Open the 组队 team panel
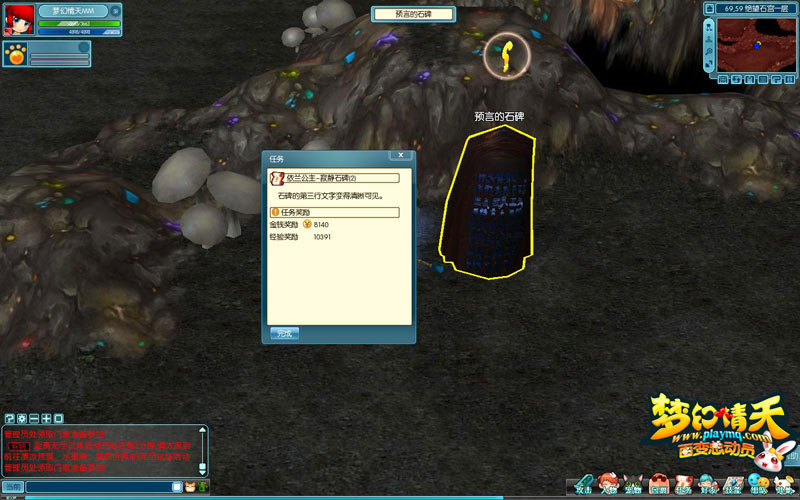This screenshot has width=800, height=500. [x=758, y=483]
